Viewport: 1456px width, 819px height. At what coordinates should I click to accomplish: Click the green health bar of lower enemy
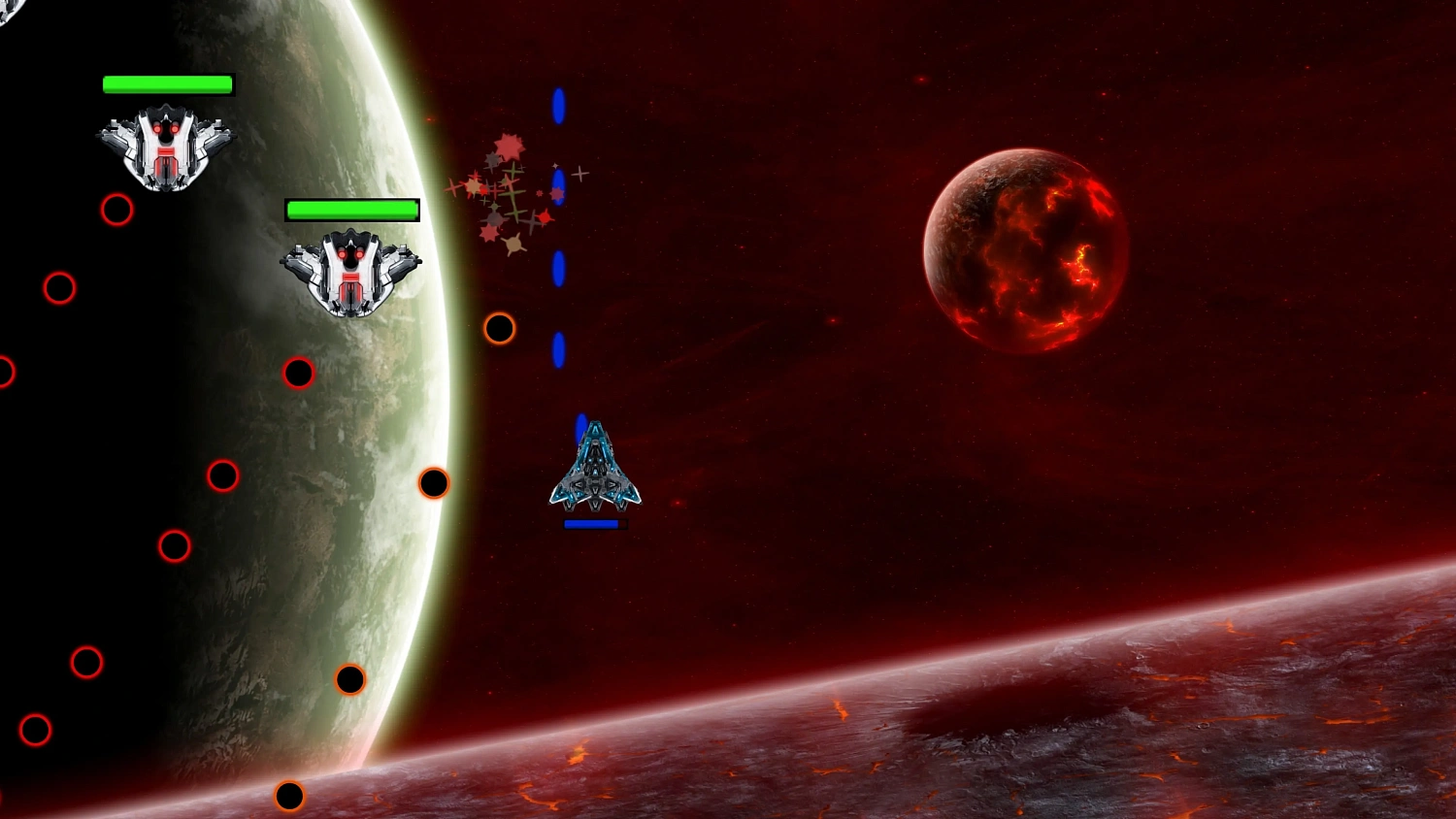click(351, 210)
